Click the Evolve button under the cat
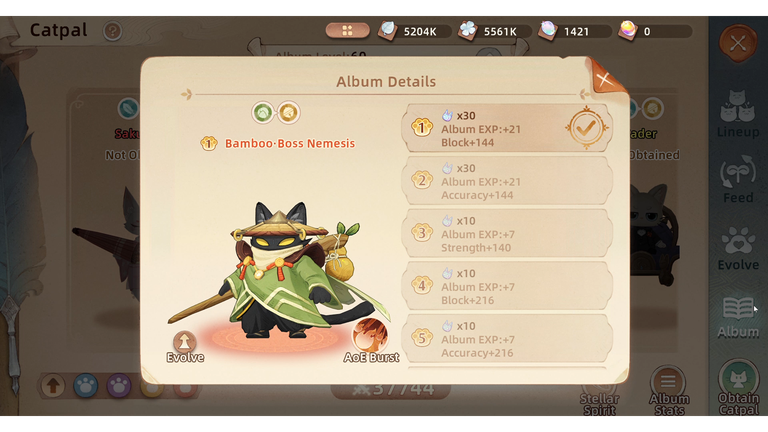This screenshot has height=432, width=768. 184,345
